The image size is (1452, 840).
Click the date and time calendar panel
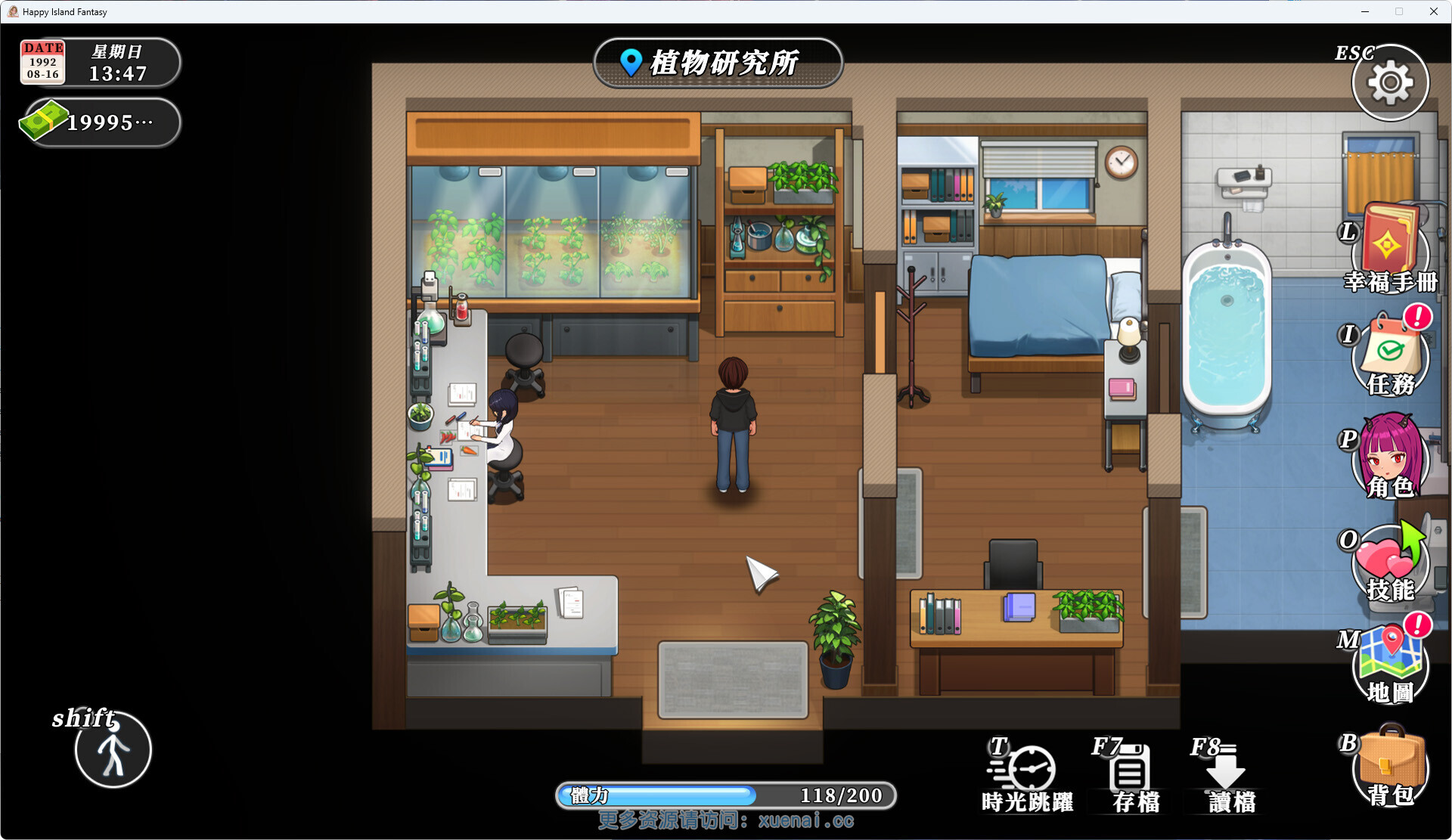[99, 62]
